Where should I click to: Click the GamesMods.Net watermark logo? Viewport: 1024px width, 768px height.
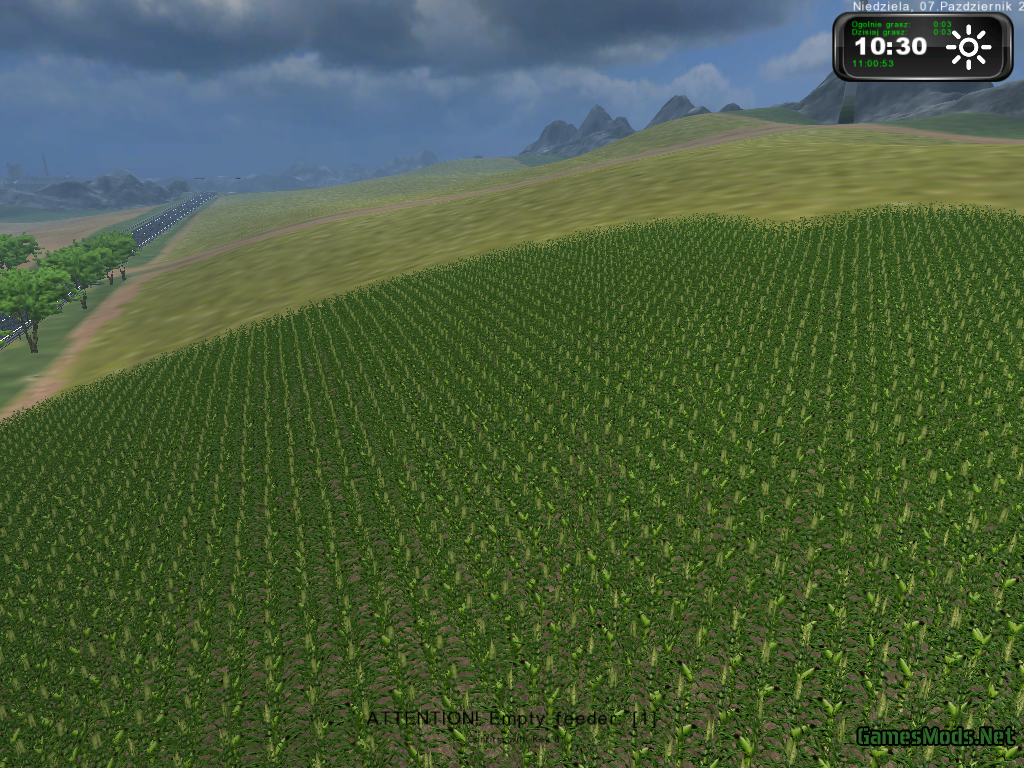pos(935,737)
